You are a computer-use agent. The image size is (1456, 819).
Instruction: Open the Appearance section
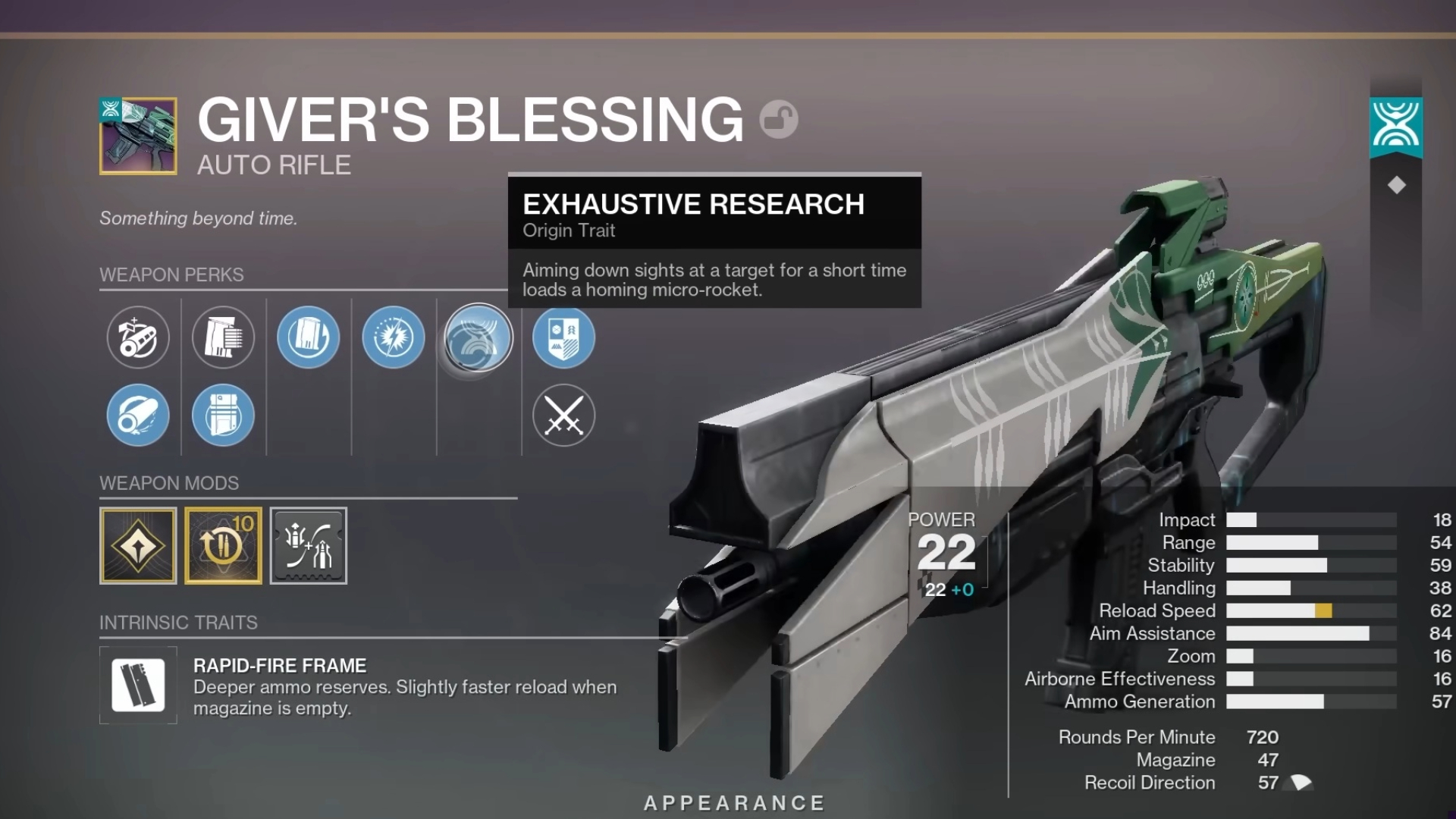click(x=734, y=803)
